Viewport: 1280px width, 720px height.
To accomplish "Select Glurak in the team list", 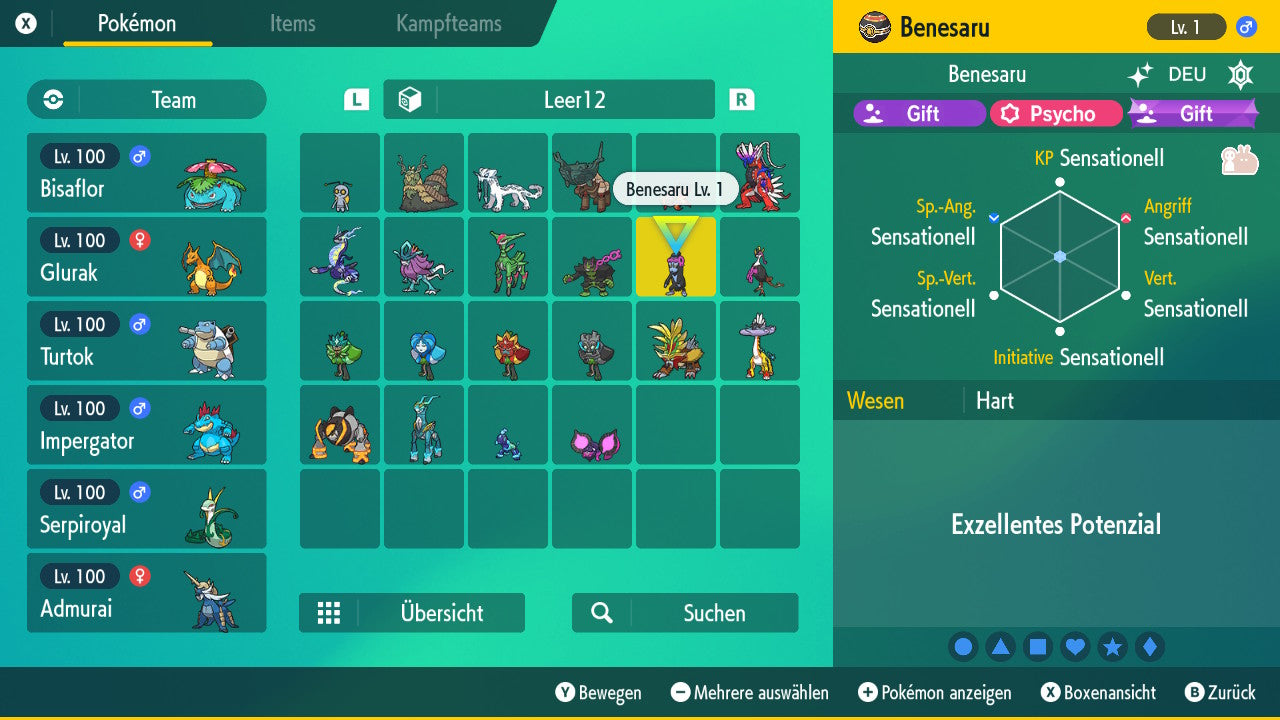I will (146, 257).
